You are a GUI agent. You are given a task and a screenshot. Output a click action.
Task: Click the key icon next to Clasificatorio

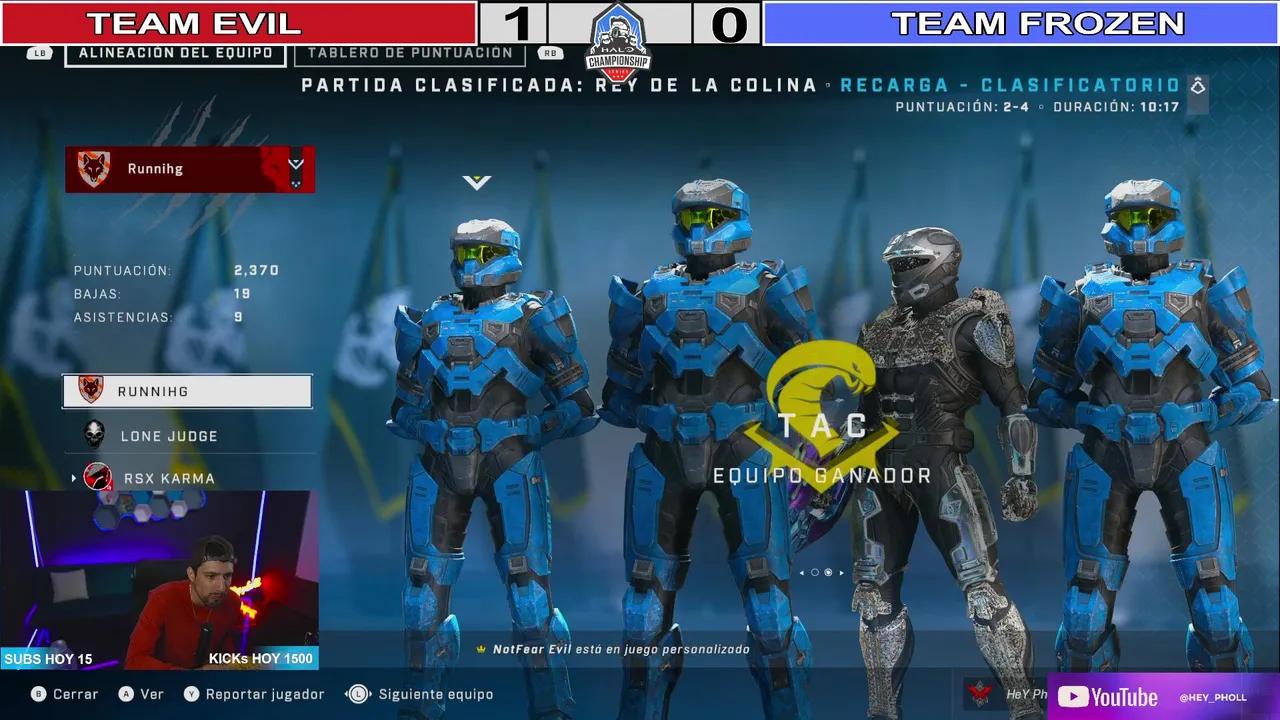(x=1196, y=86)
